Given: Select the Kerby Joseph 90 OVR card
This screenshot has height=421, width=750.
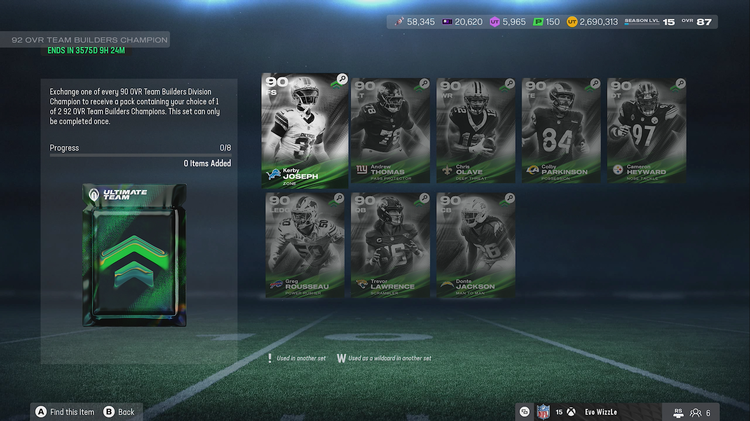Looking at the screenshot, I should point(304,130).
